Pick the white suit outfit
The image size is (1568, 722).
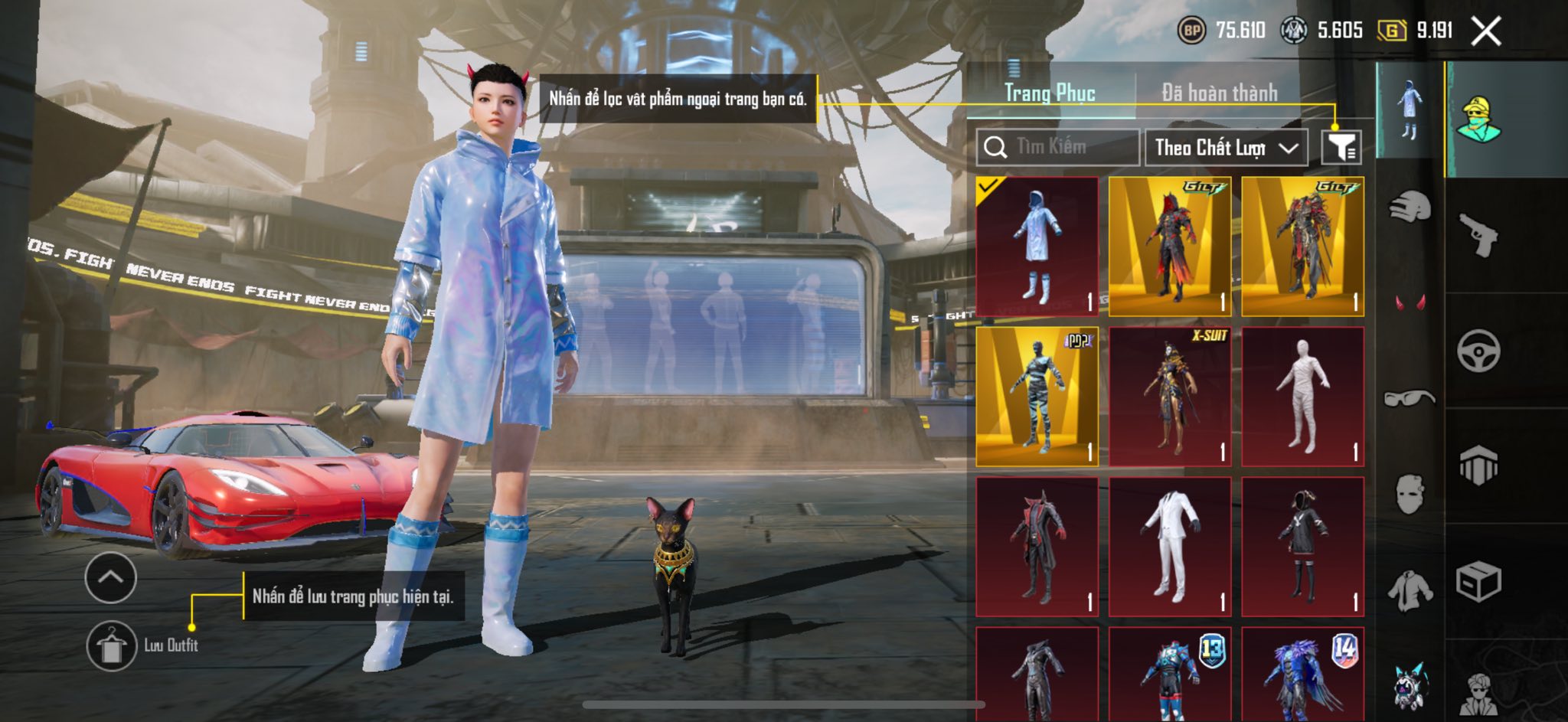coord(1170,546)
